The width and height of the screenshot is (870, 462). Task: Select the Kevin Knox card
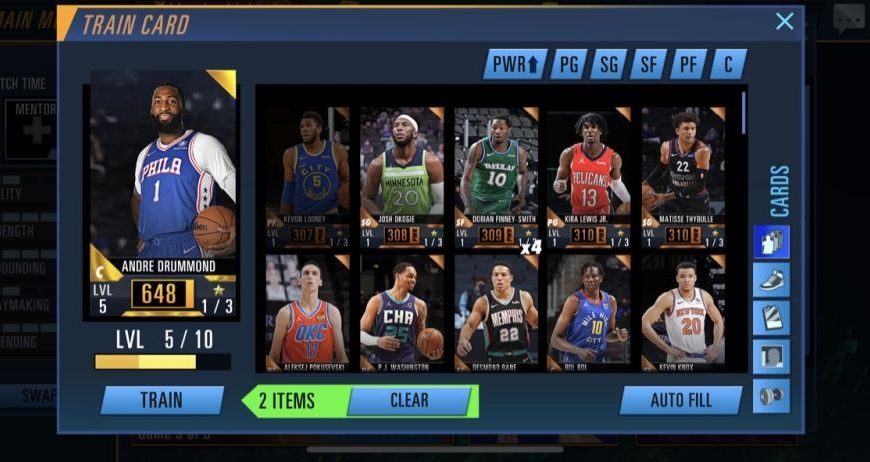(x=682, y=313)
